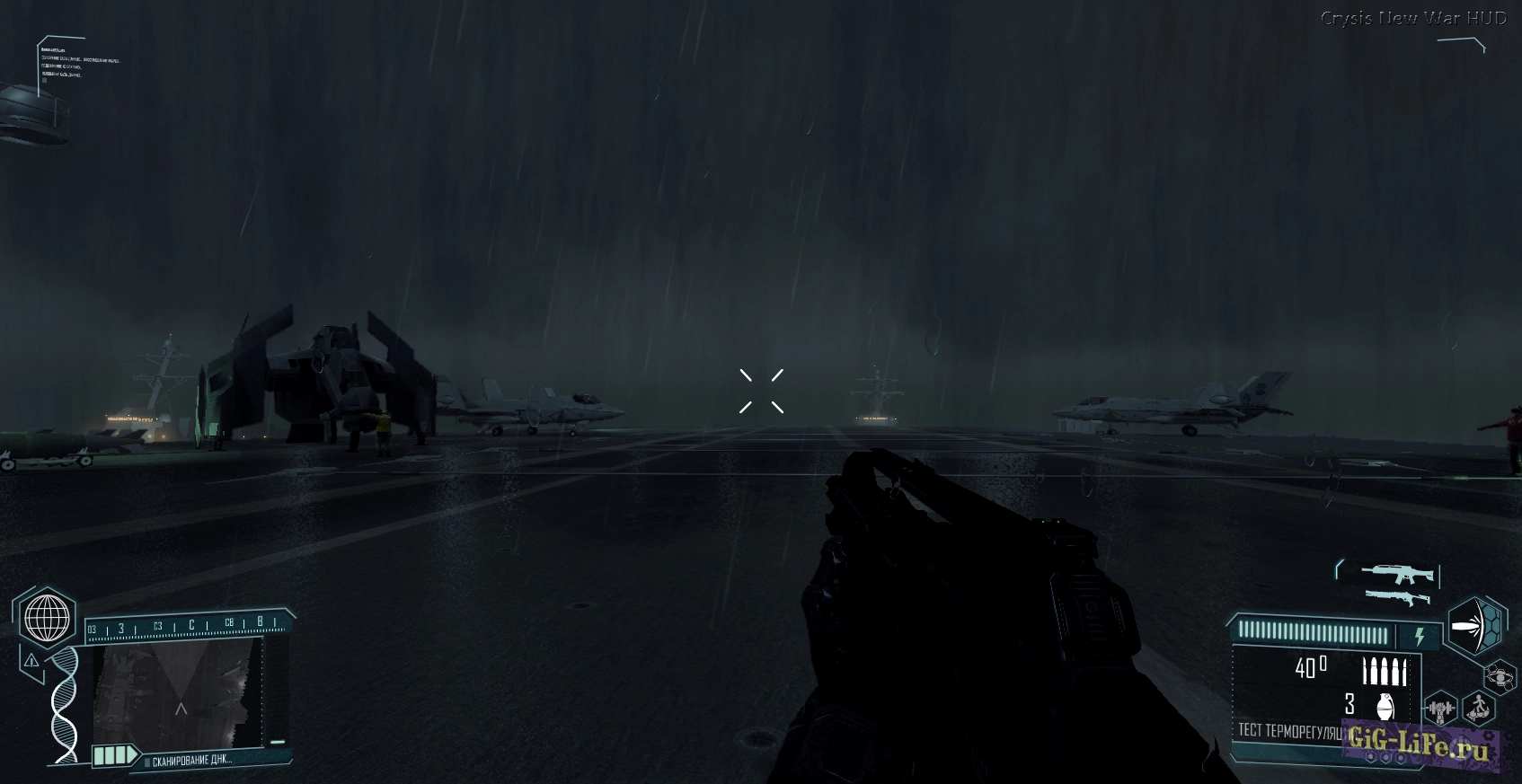Select the С marker on the compass strip

click(191, 625)
